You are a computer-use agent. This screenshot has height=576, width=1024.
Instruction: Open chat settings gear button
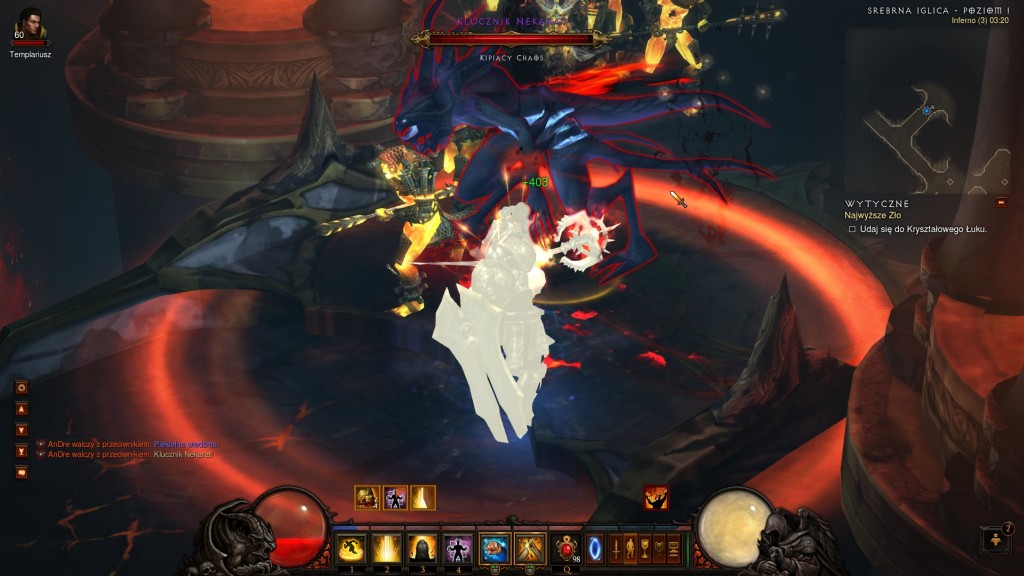click(x=21, y=387)
